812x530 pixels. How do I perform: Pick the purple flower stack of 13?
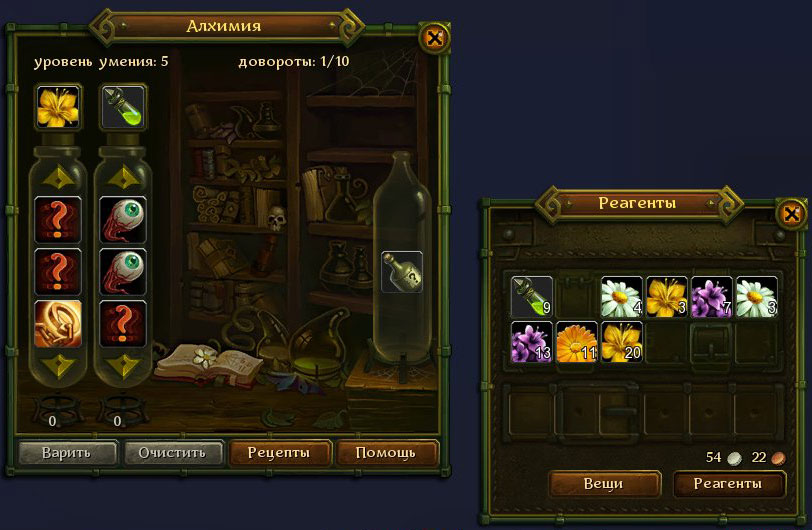pyautogui.click(x=532, y=341)
